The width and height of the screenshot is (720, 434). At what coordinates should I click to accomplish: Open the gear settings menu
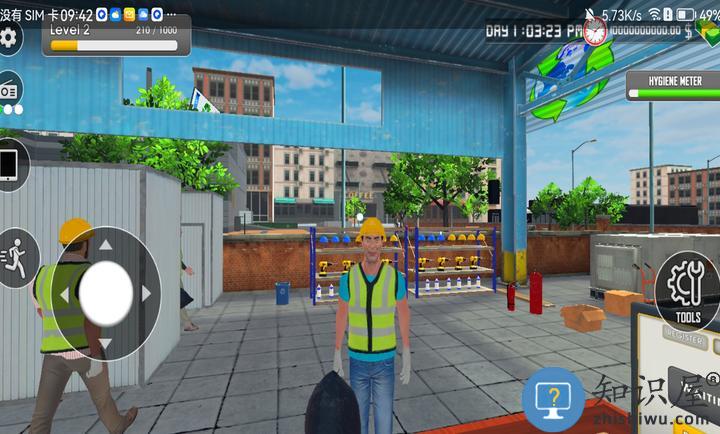[x=8, y=38]
